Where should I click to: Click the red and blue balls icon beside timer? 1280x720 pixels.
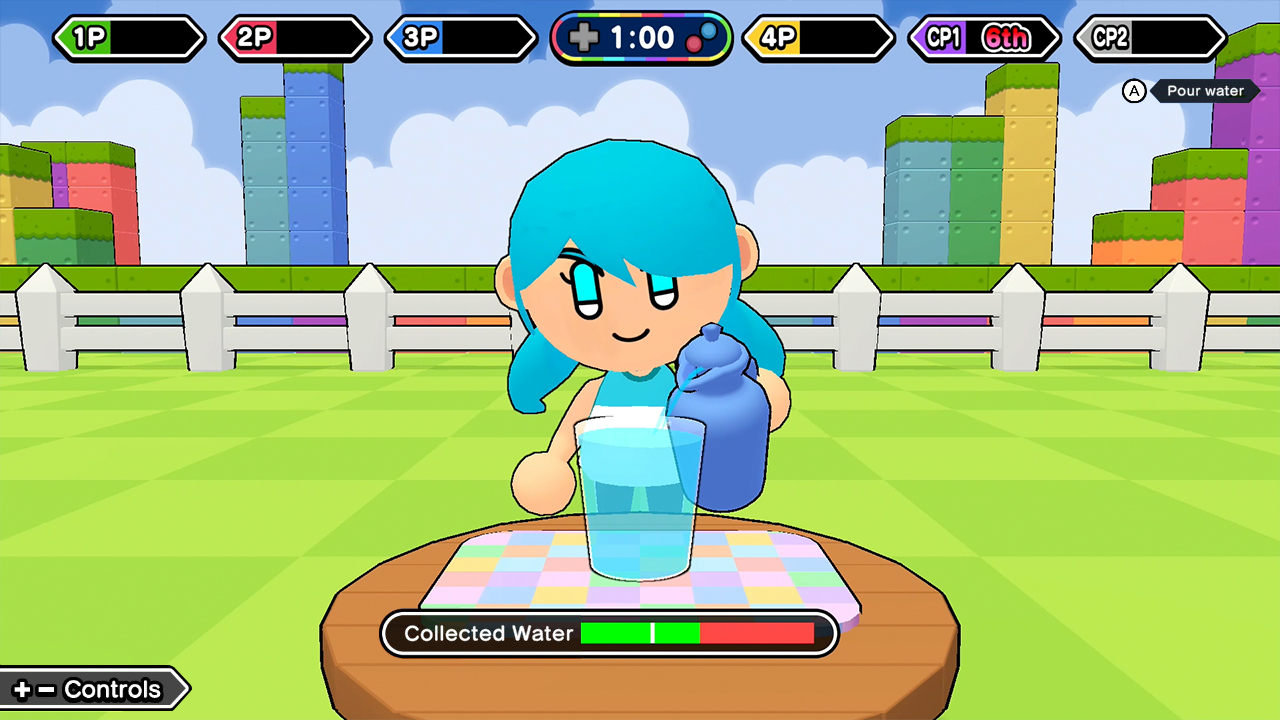click(701, 37)
